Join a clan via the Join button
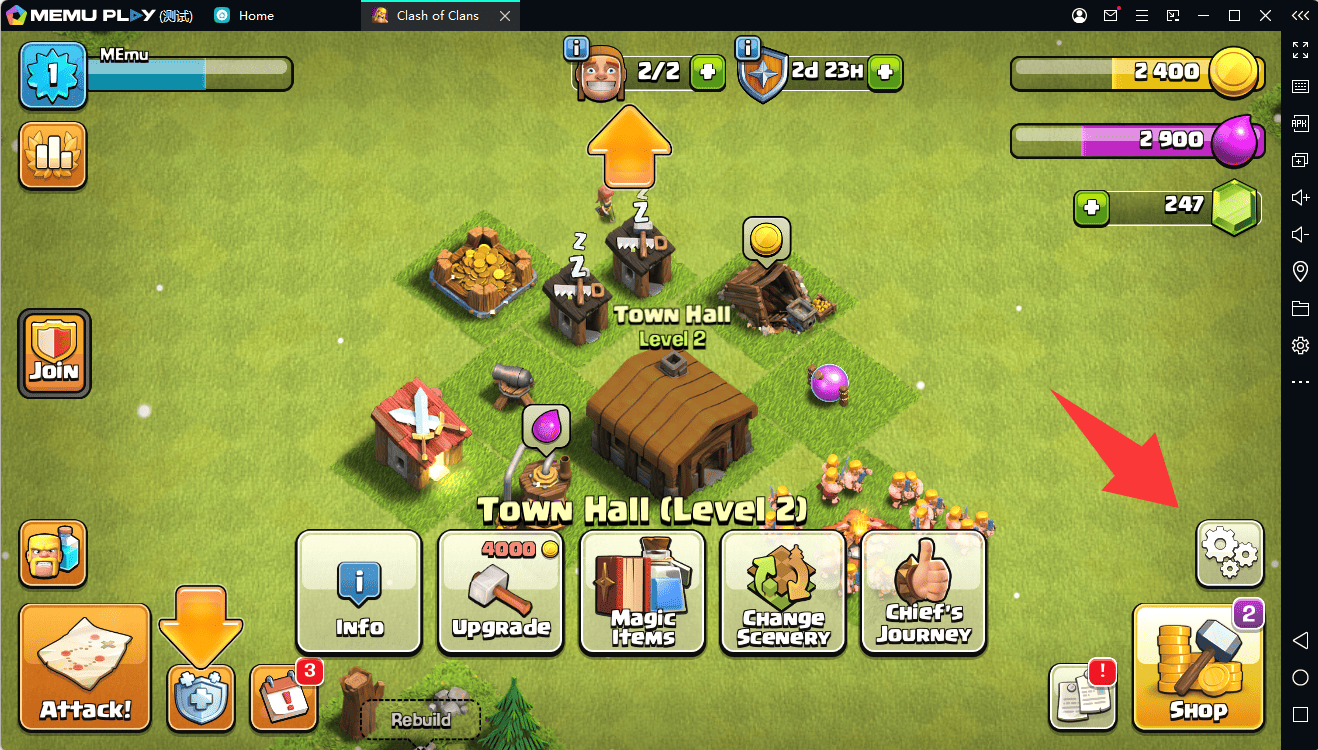This screenshot has height=750, width=1318. (54, 353)
